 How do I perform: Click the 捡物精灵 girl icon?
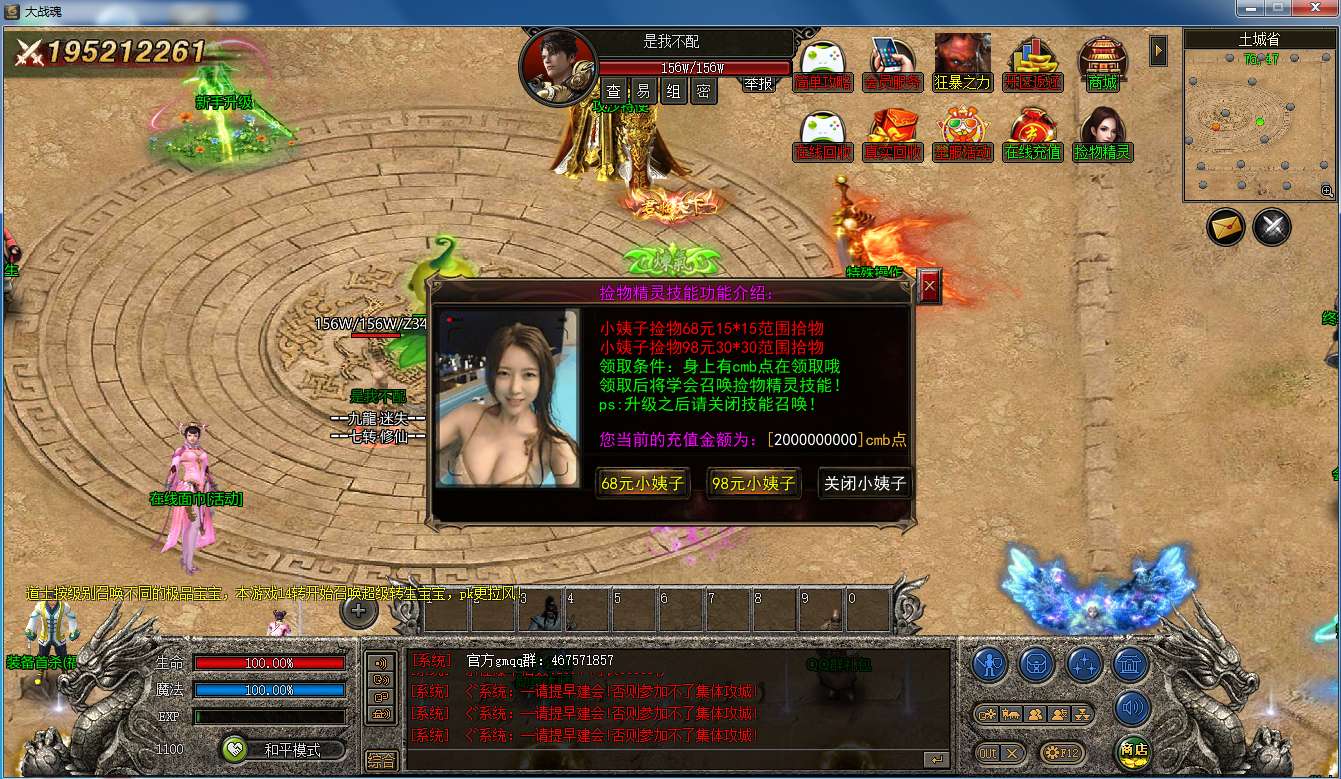(x=1102, y=134)
